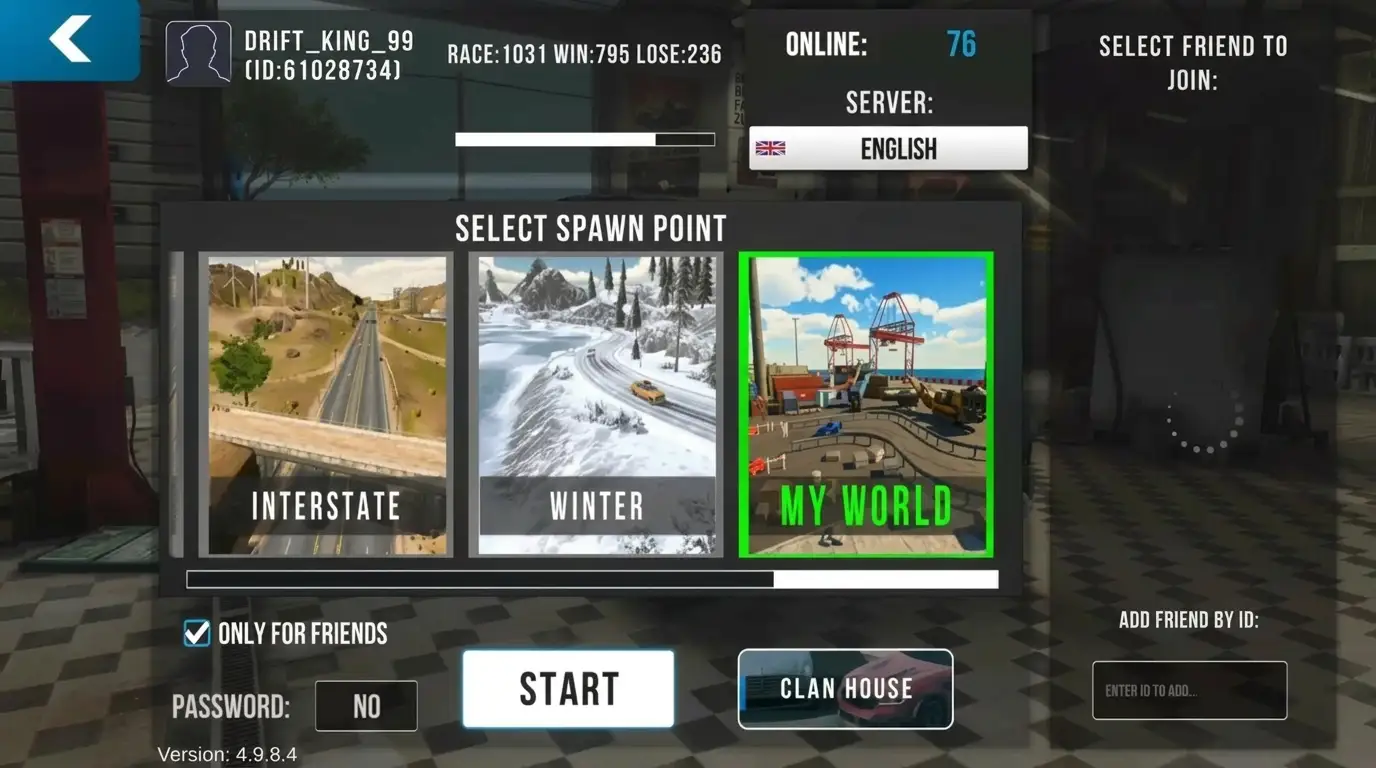1376x768 pixels.
Task: Click the ENTER ID TO ADD field
Action: (x=1189, y=690)
